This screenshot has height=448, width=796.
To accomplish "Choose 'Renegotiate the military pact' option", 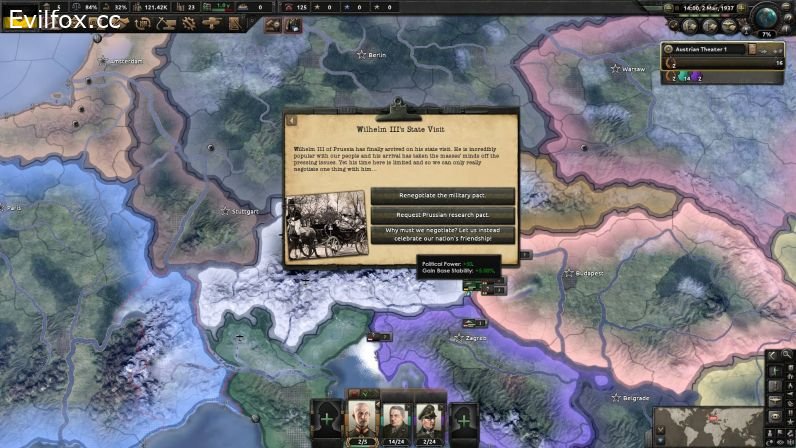I will click(x=443, y=195).
